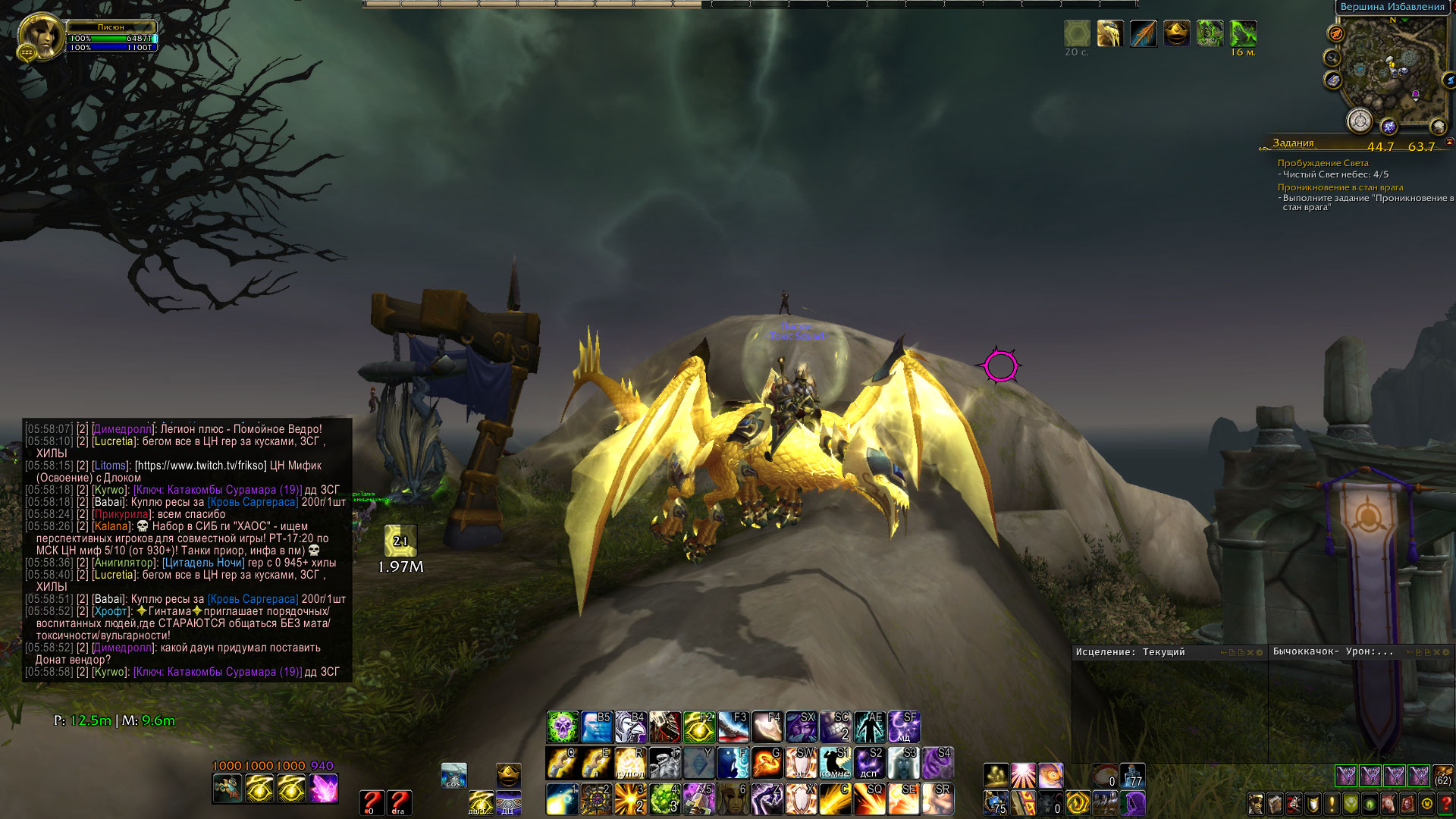Cast the ability labeled ко мне
This screenshot has height=819, width=1456.
point(835,763)
